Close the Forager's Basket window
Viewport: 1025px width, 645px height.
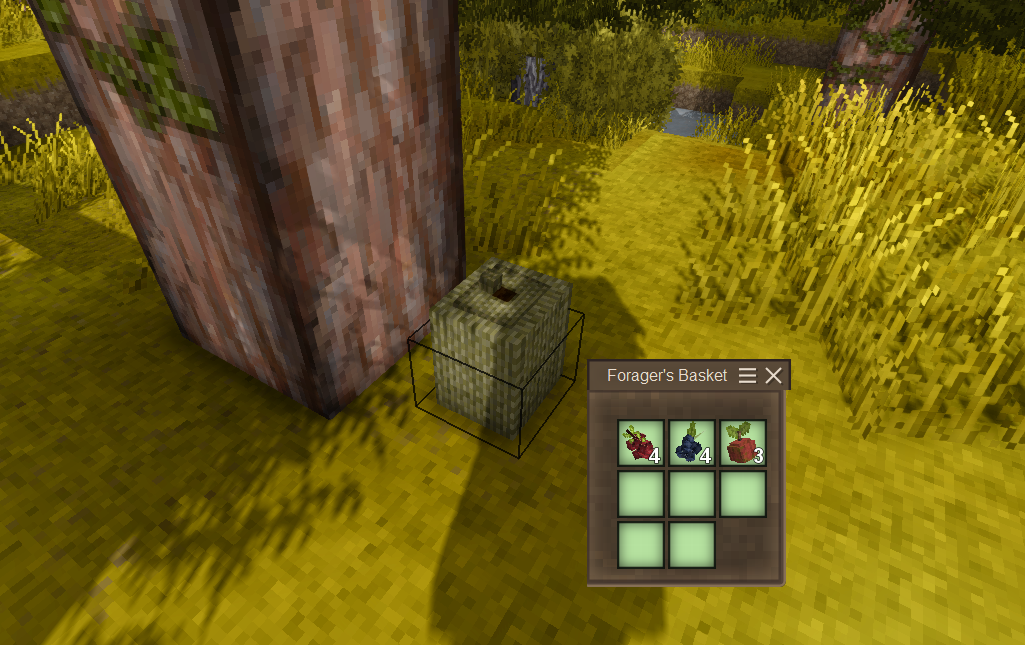pyautogui.click(x=773, y=376)
